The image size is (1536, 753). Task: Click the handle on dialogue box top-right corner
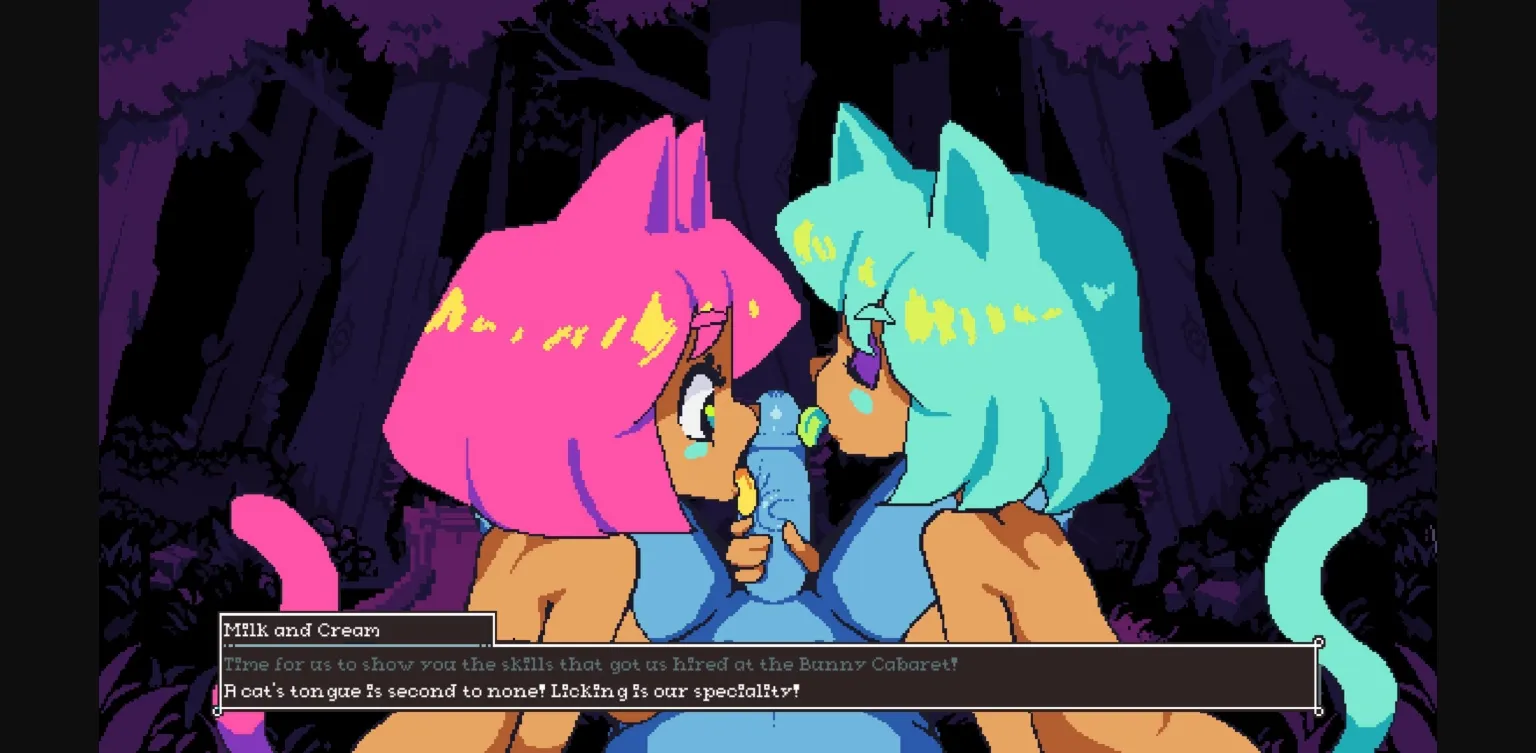[x=1320, y=641]
